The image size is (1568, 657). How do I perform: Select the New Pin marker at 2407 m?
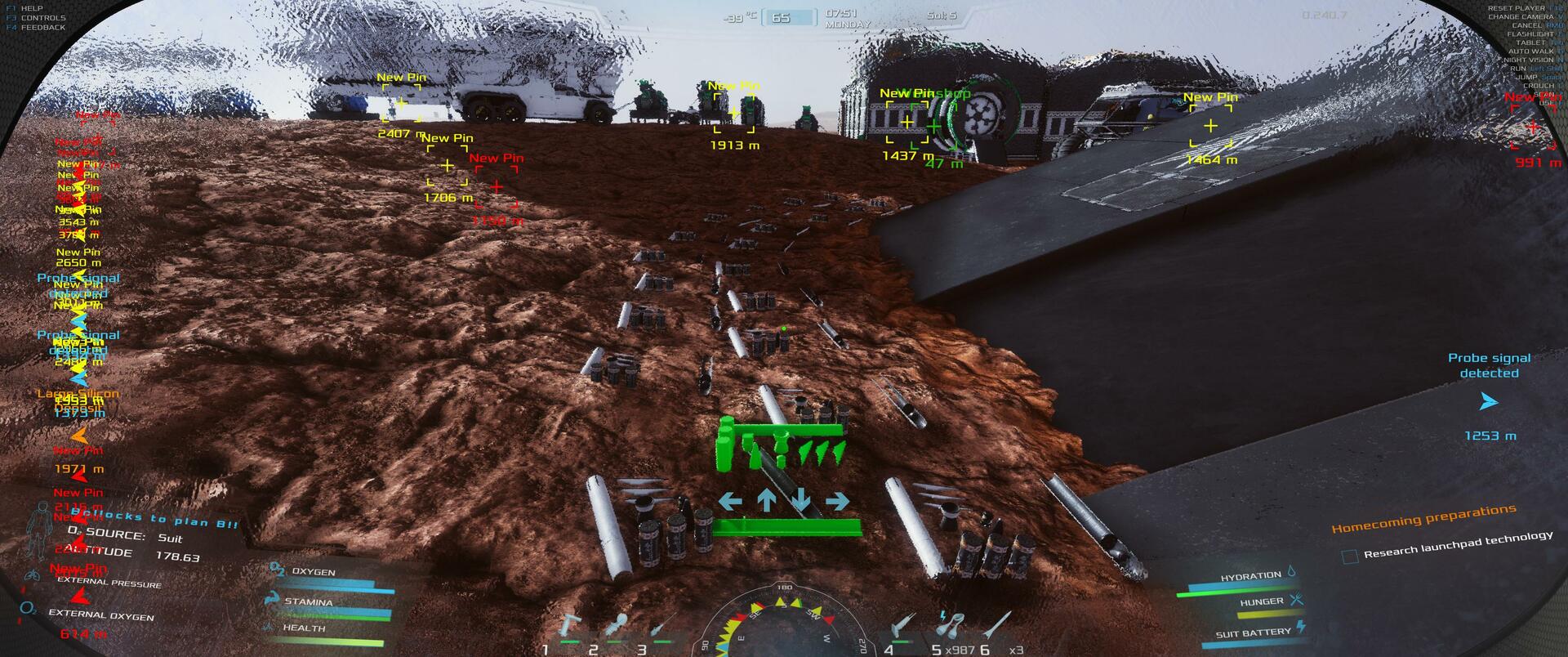pyautogui.click(x=400, y=103)
